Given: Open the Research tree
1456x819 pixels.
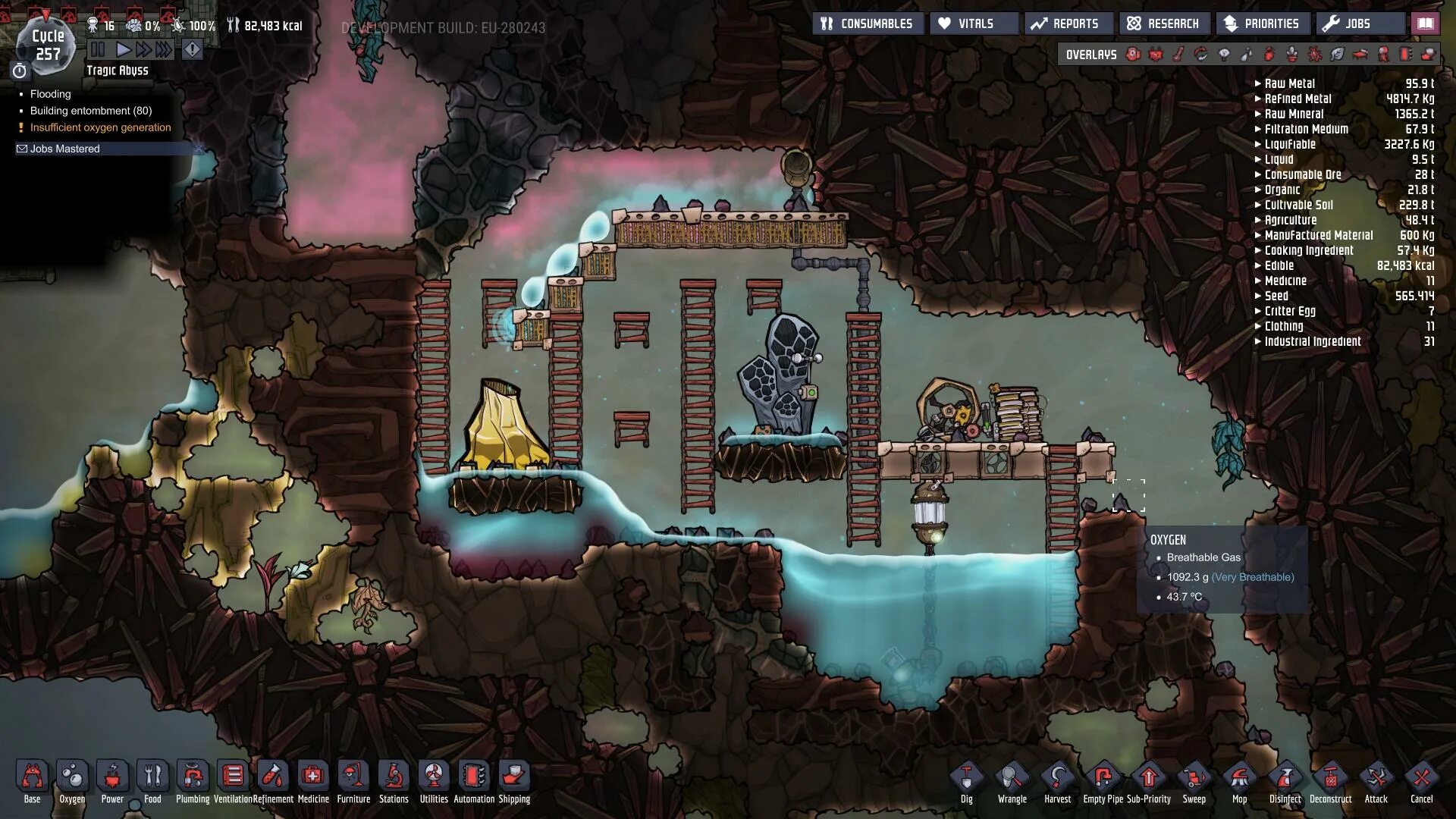Looking at the screenshot, I should (x=1163, y=24).
